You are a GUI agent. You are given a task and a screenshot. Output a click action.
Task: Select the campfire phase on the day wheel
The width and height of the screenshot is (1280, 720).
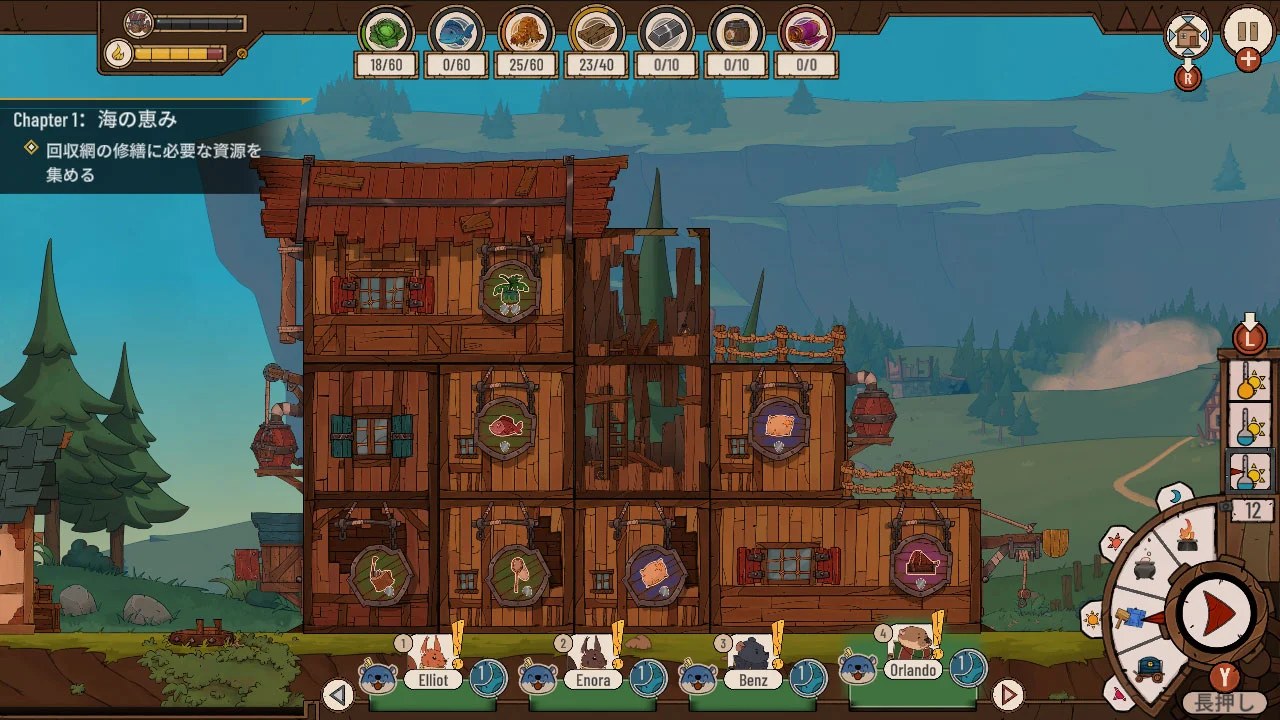click(x=1187, y=533)
